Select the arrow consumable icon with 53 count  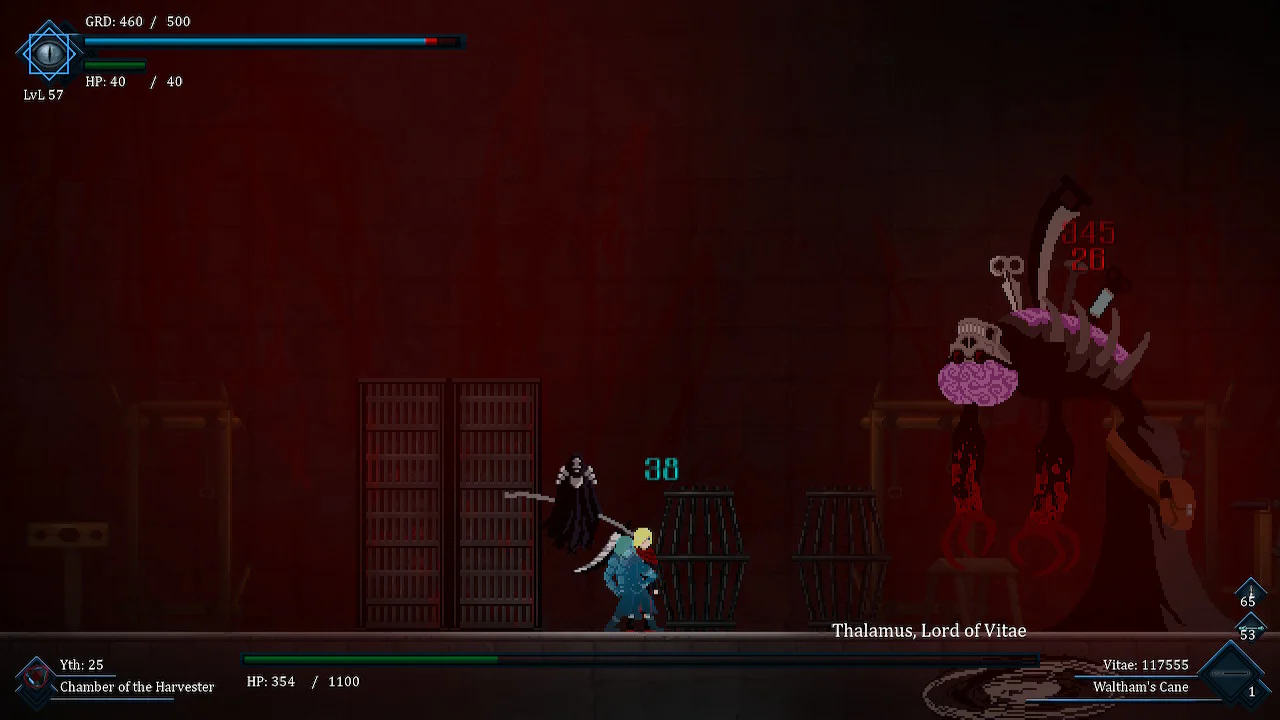(1250, 628)
